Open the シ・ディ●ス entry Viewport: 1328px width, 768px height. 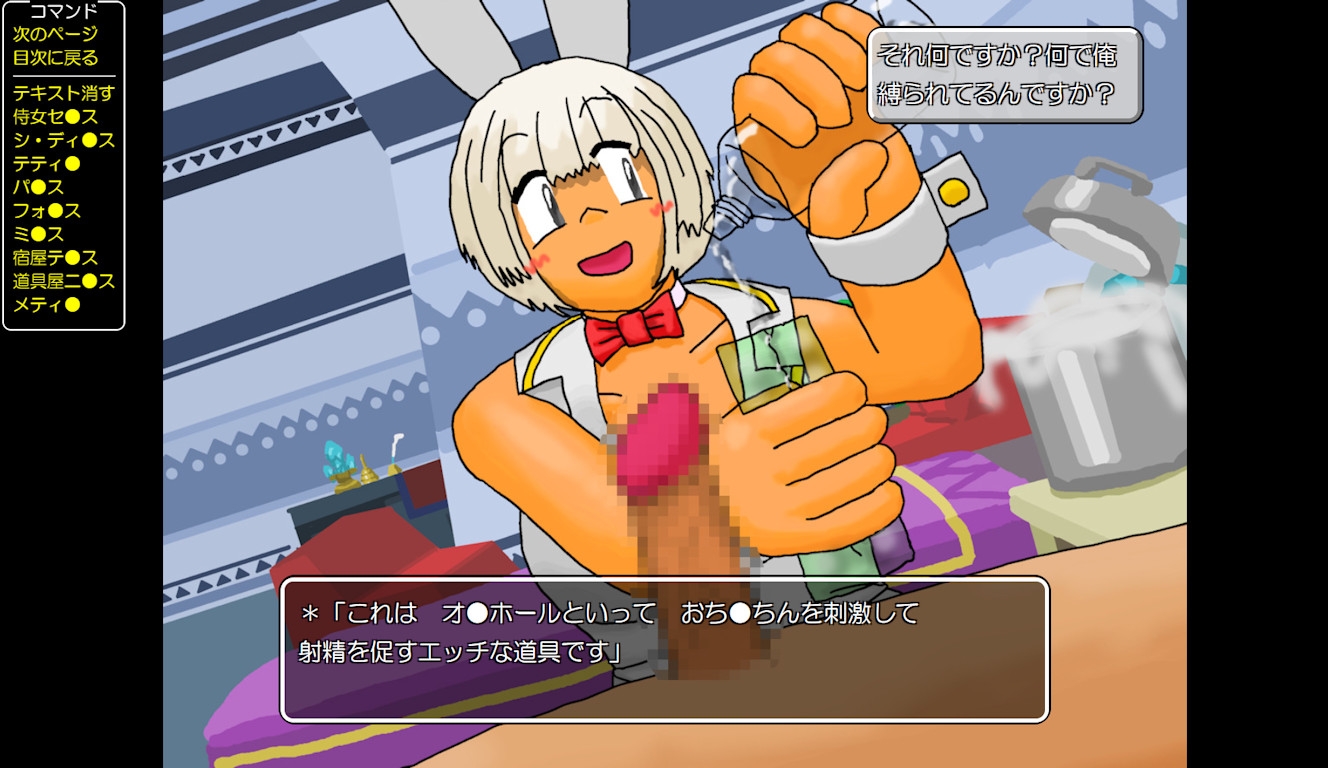click(63, 140)
